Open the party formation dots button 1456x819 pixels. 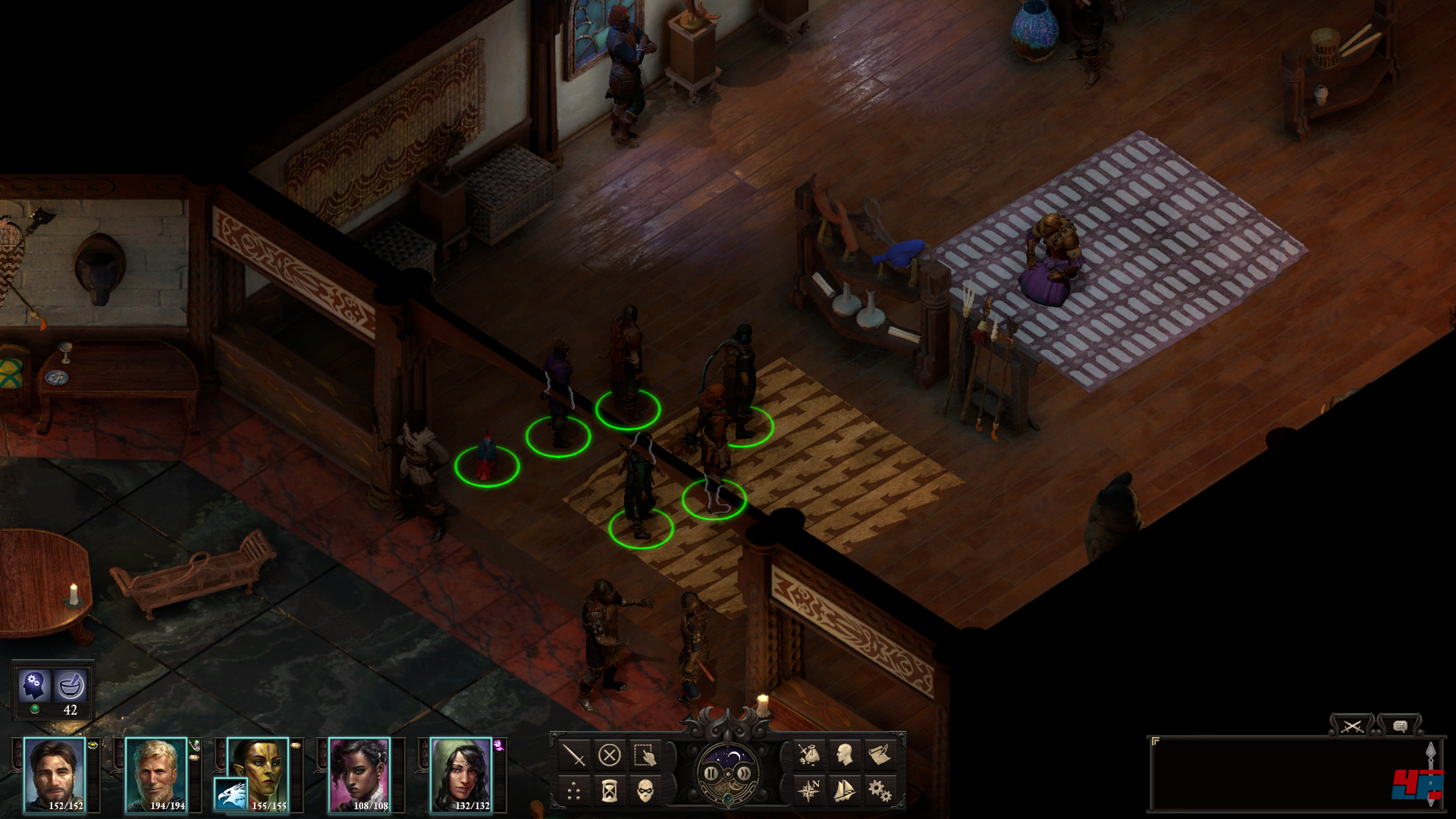tap(574, 792)
